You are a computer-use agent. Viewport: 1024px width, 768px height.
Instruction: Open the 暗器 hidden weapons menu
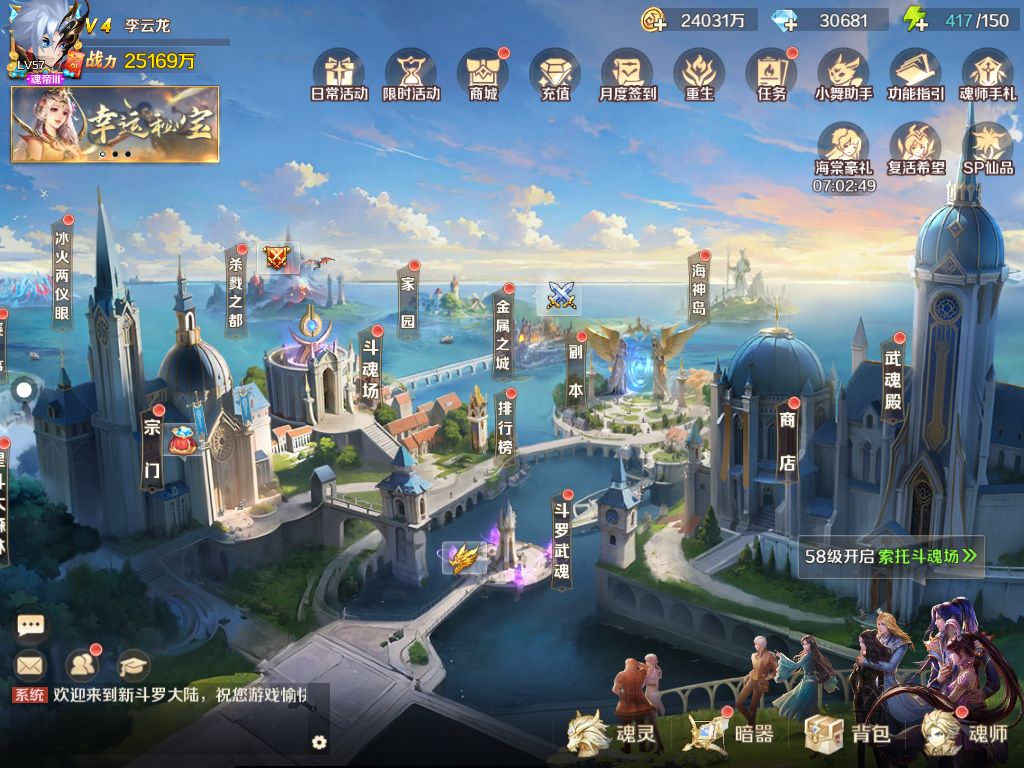tap(732, 734)
